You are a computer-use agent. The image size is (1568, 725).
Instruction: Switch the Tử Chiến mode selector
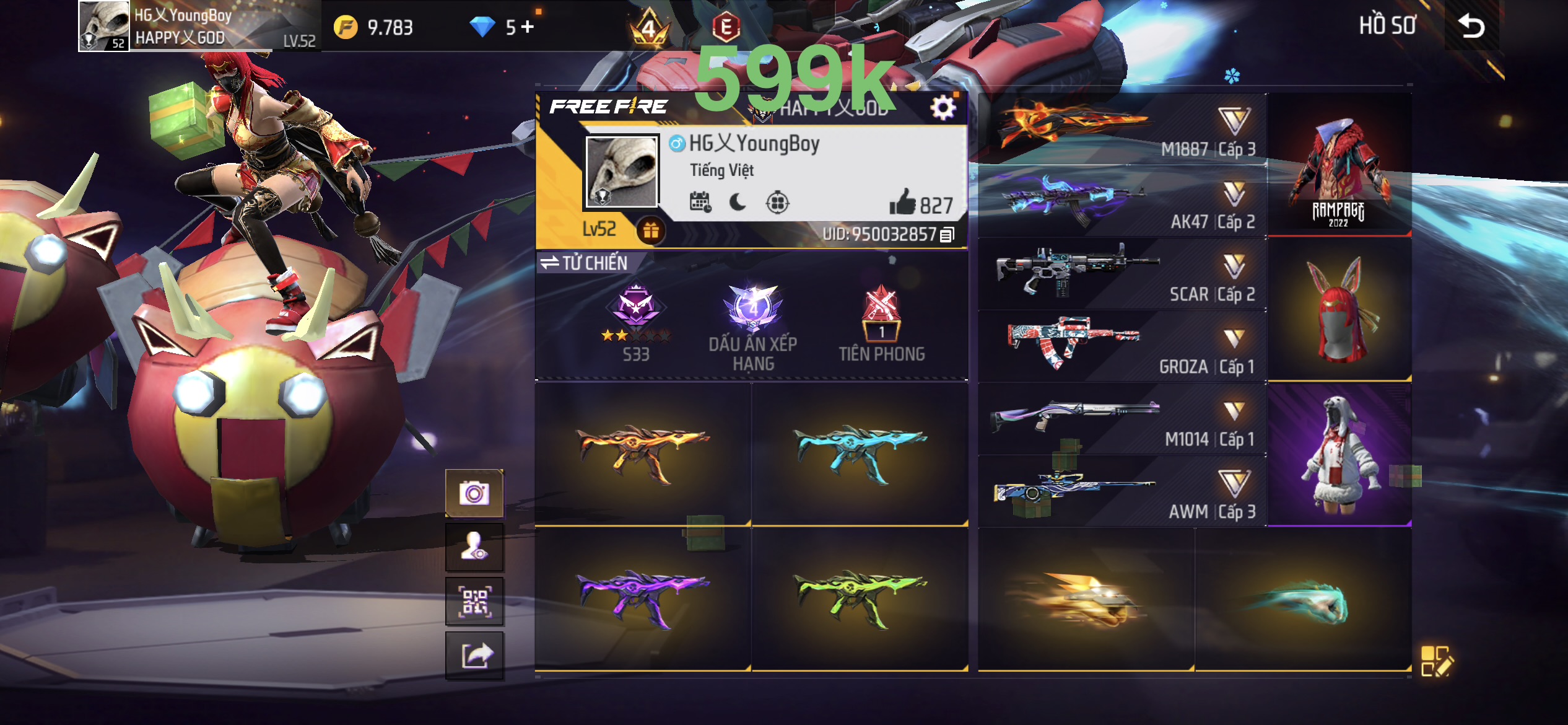(x=584, y=263)
